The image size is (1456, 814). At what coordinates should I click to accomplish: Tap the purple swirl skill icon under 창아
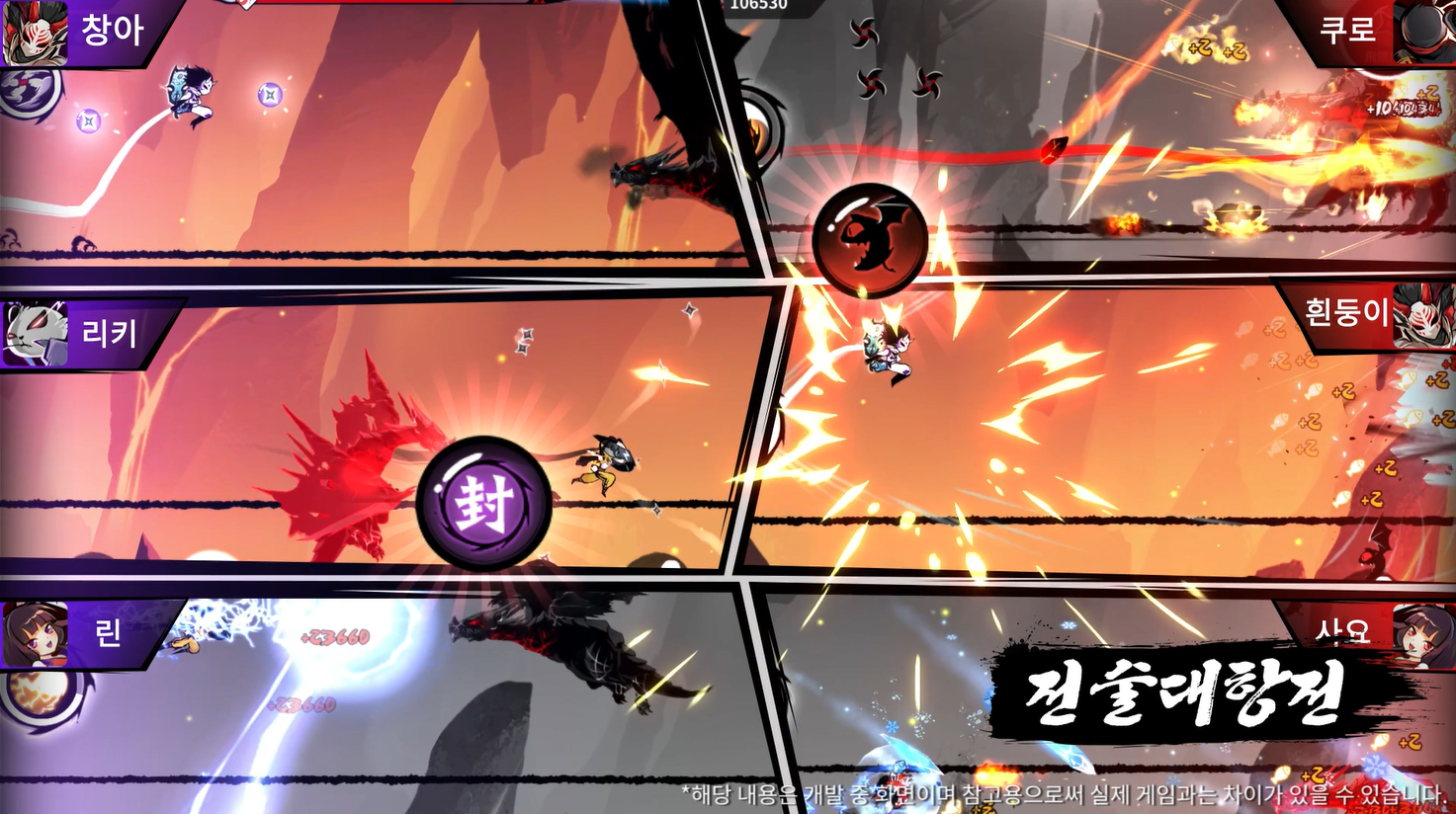pos(28,94)
